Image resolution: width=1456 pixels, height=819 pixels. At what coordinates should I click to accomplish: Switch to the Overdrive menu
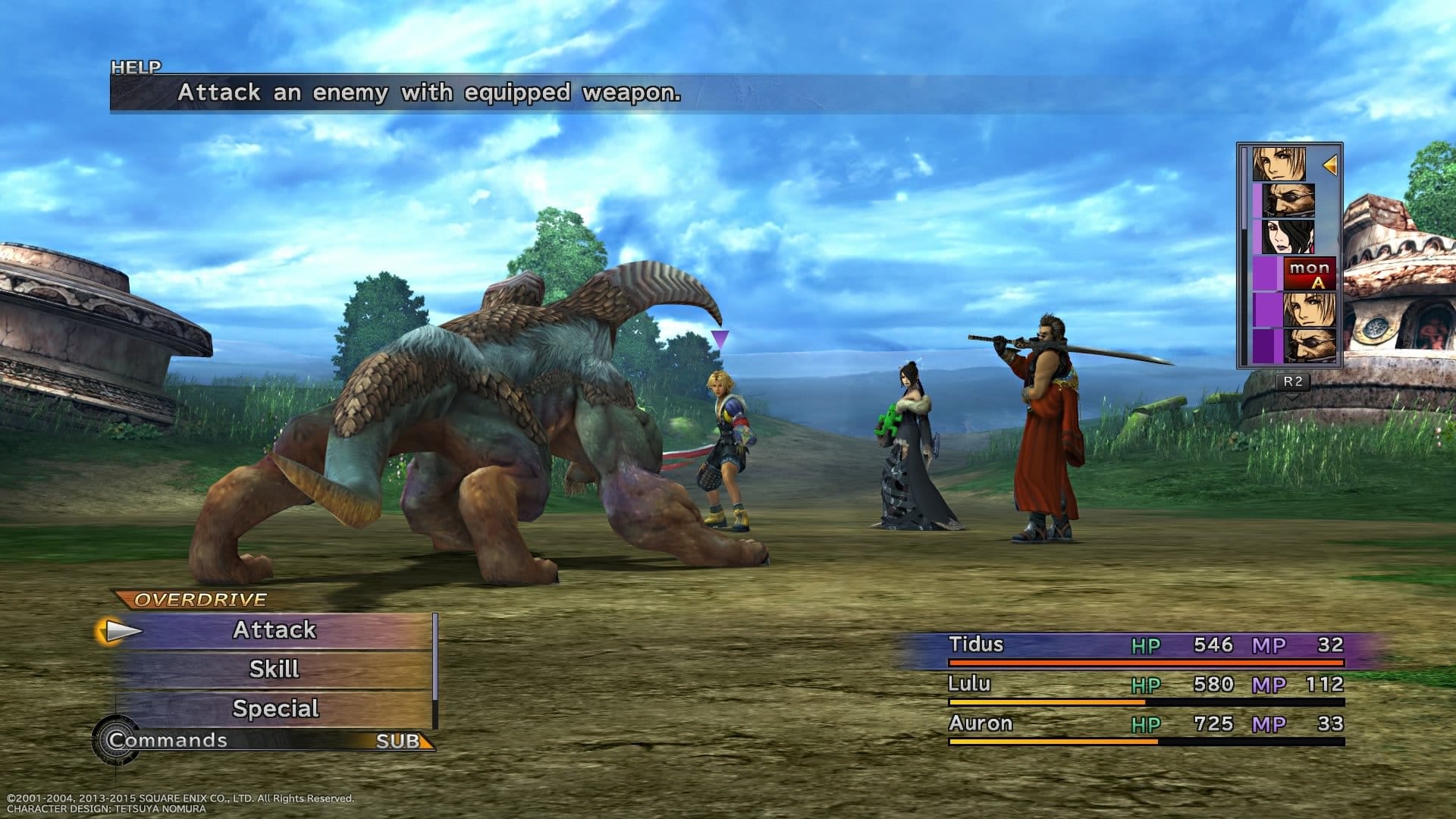point(200,600)
